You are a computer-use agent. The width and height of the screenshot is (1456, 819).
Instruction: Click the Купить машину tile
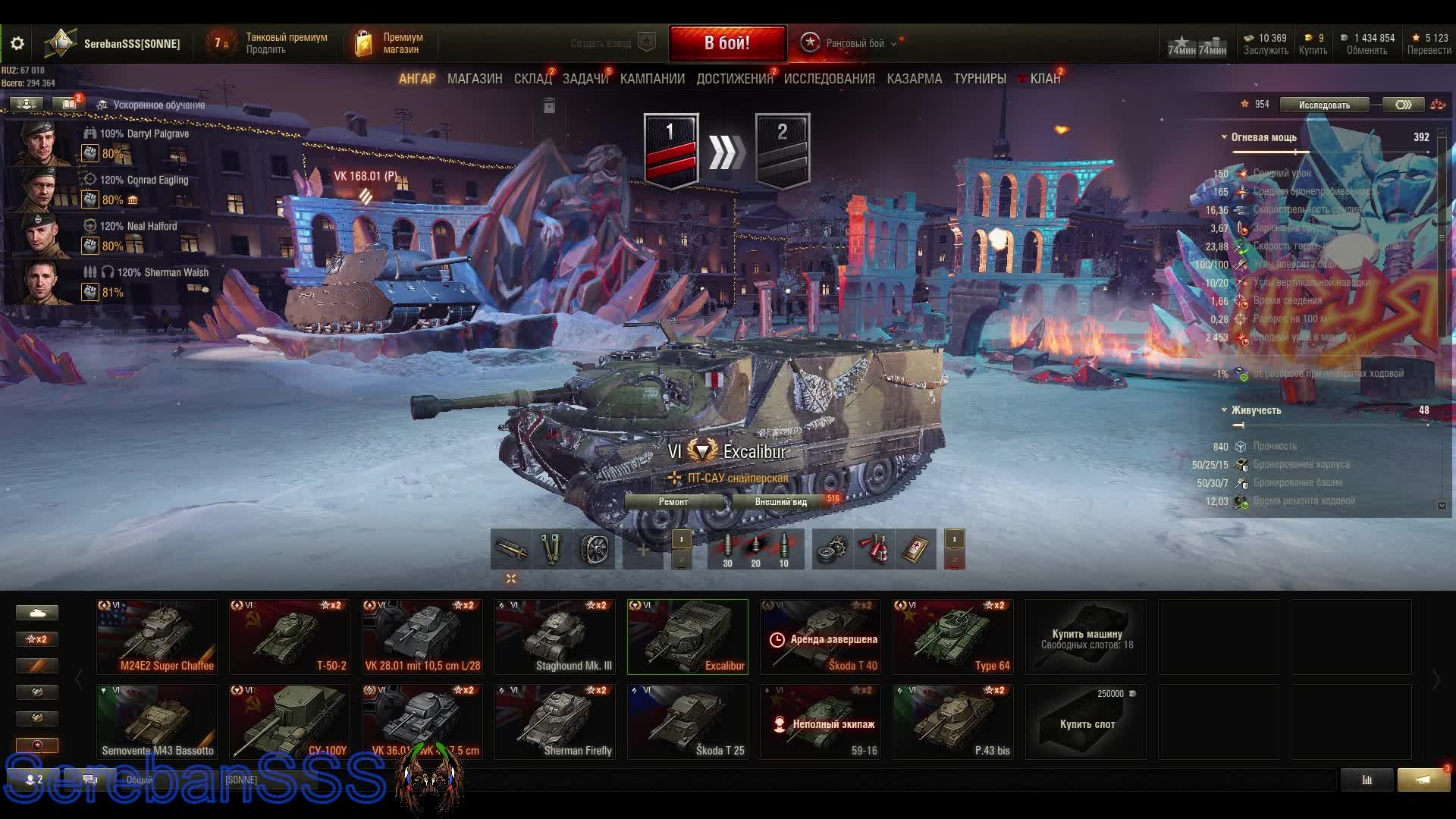click(x=1086, y=637)
